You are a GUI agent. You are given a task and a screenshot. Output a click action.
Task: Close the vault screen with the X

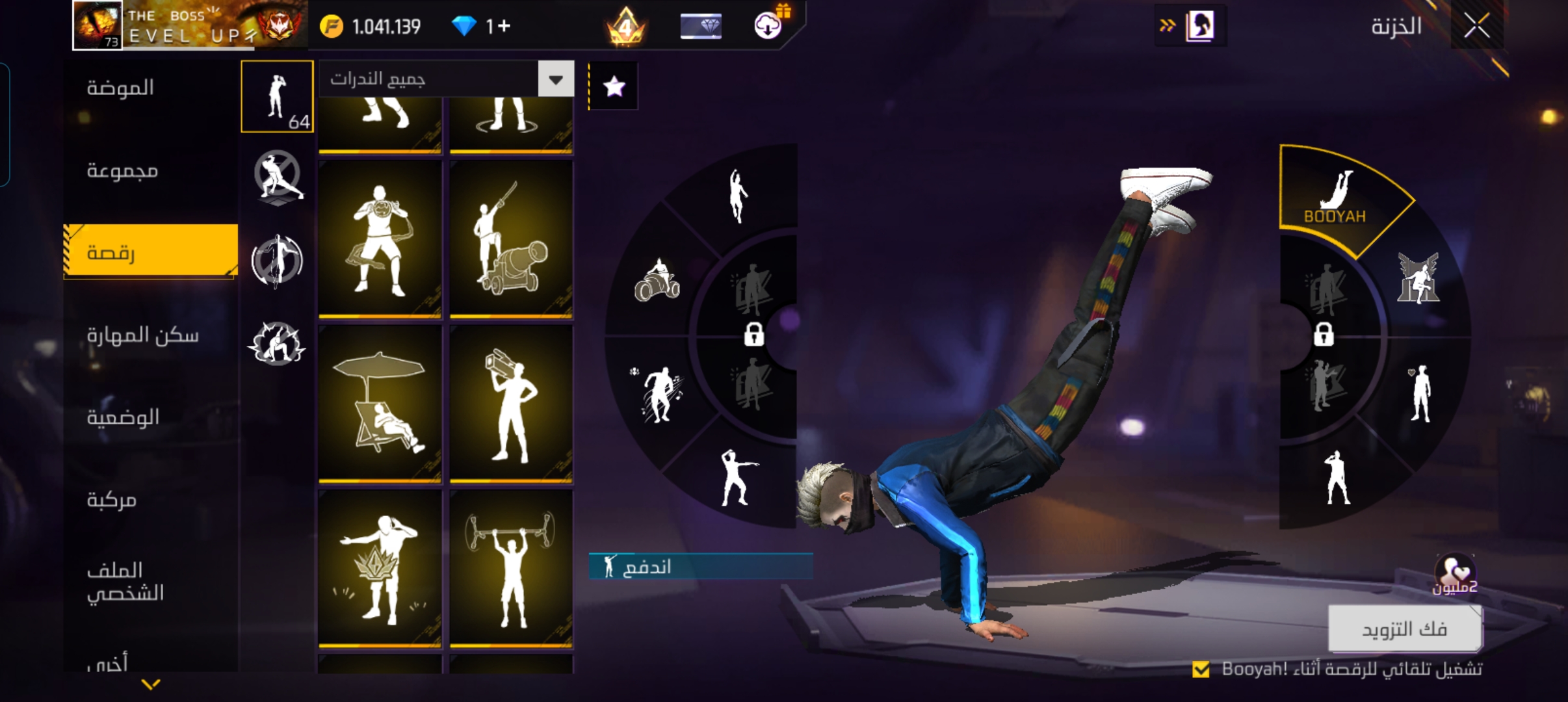click(x=1477, y=27)
